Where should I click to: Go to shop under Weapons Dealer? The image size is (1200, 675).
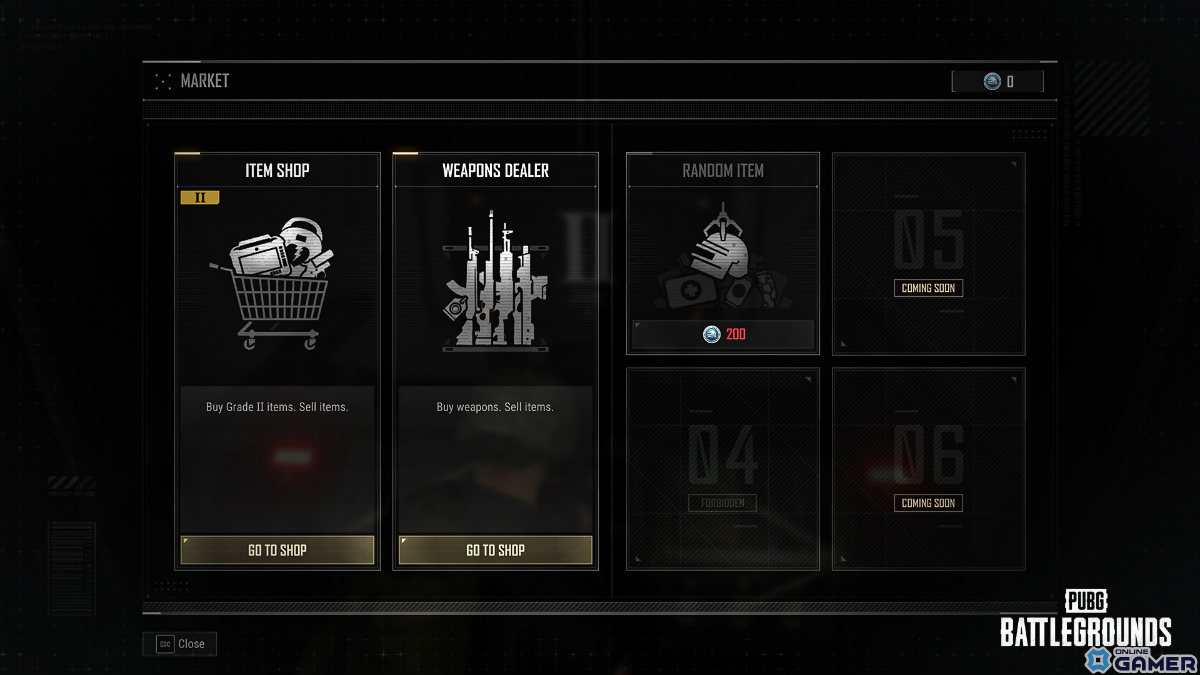(x=495, y=550)
